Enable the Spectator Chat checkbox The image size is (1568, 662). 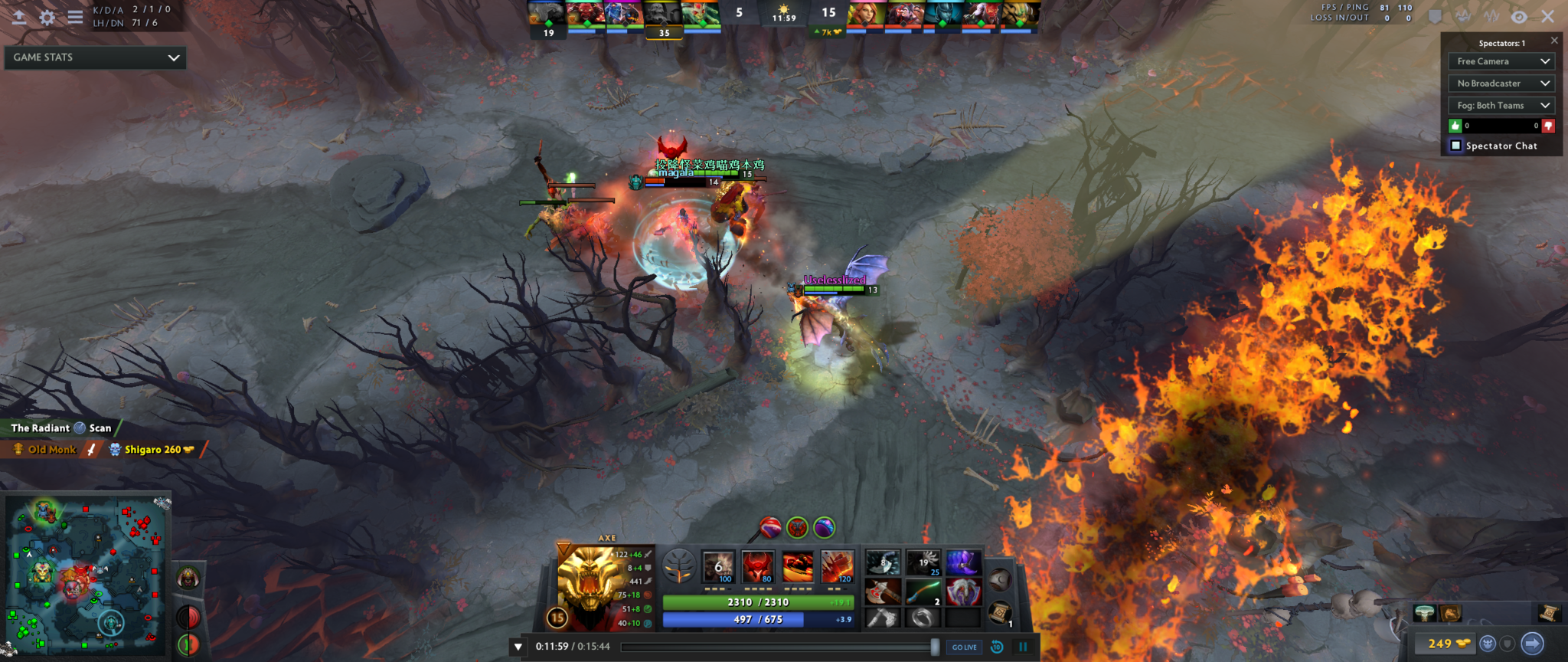(x=1455, y=146)
